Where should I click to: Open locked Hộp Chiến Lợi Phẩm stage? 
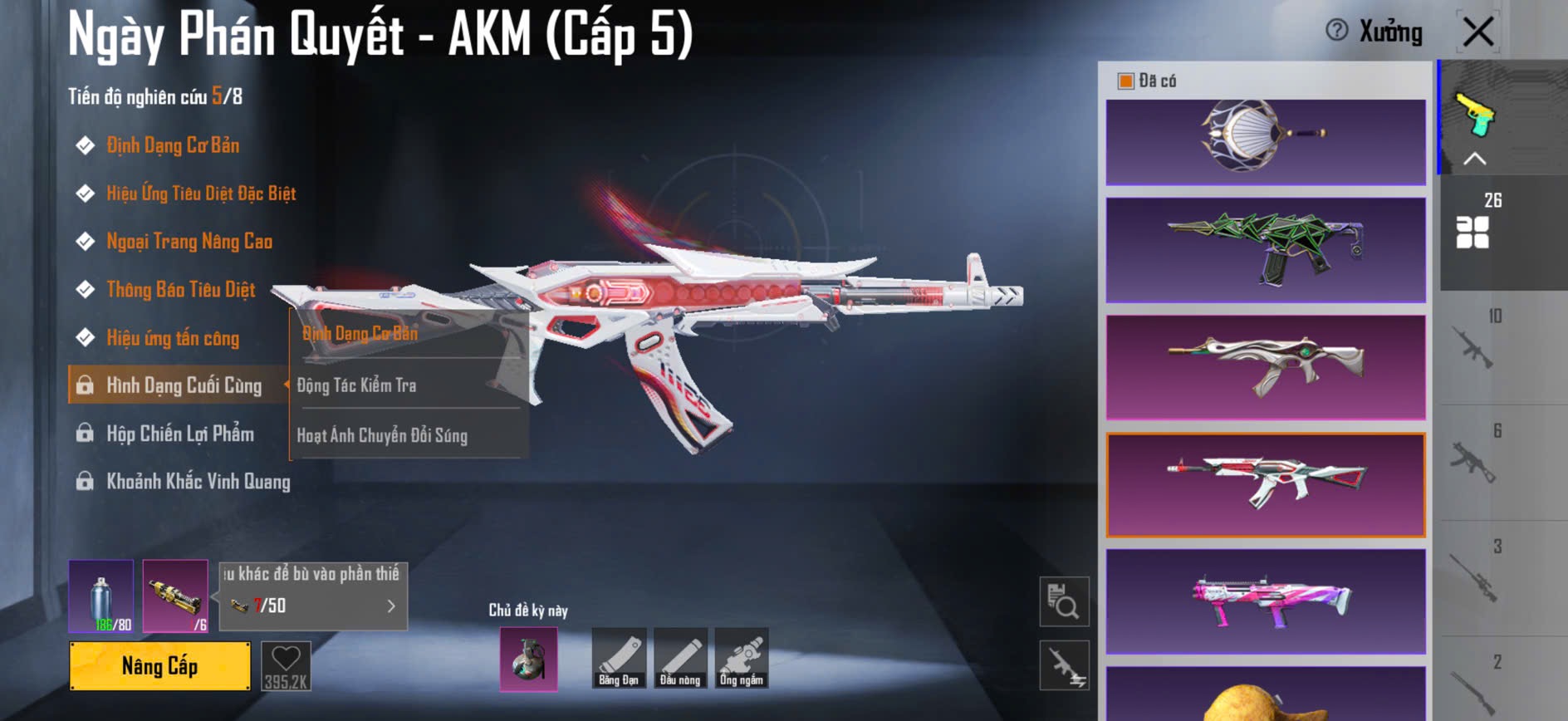[x=180, y=434]
